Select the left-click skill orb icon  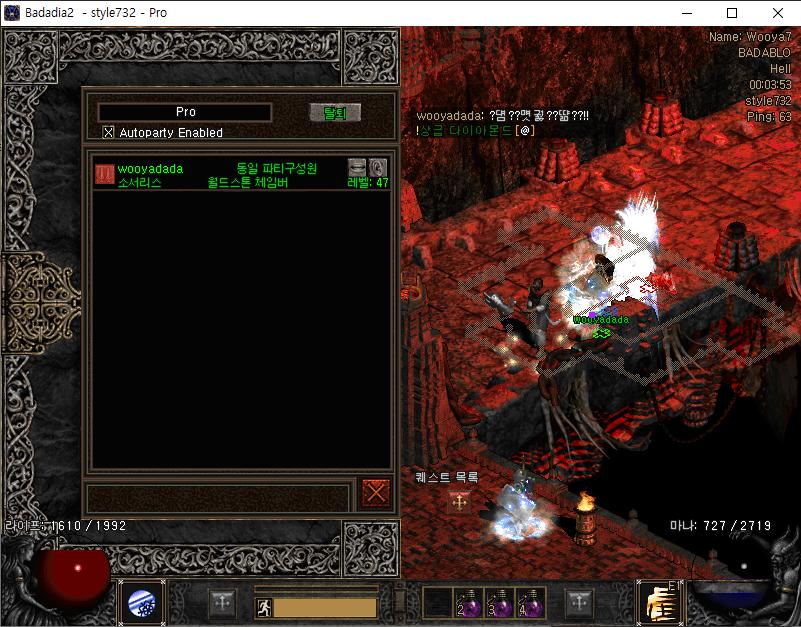tap(141, 602)
